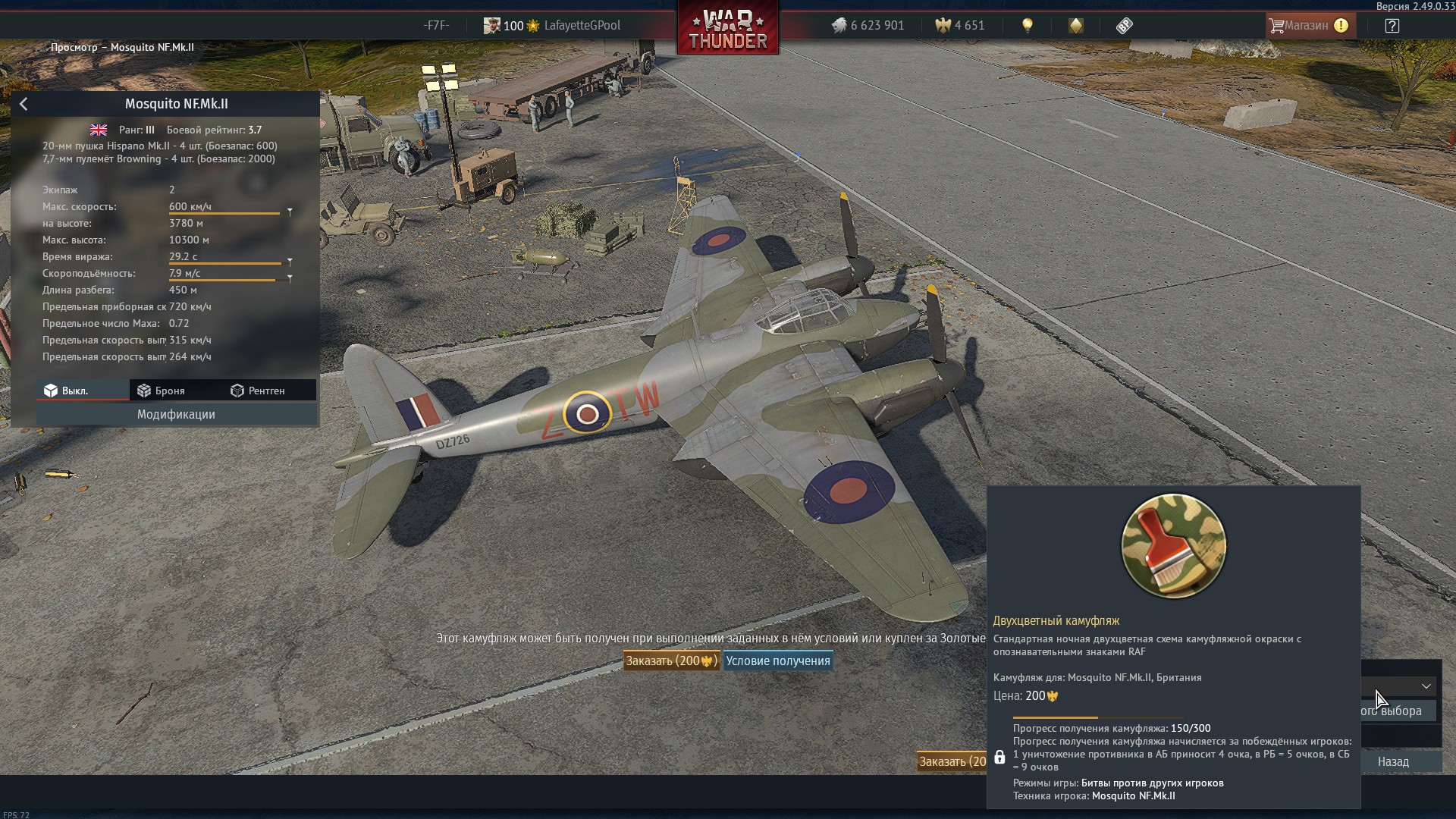Click the Golden Eagles balance 4 651
Viewport: 1456px width, 819px height.
click(960, 26)
